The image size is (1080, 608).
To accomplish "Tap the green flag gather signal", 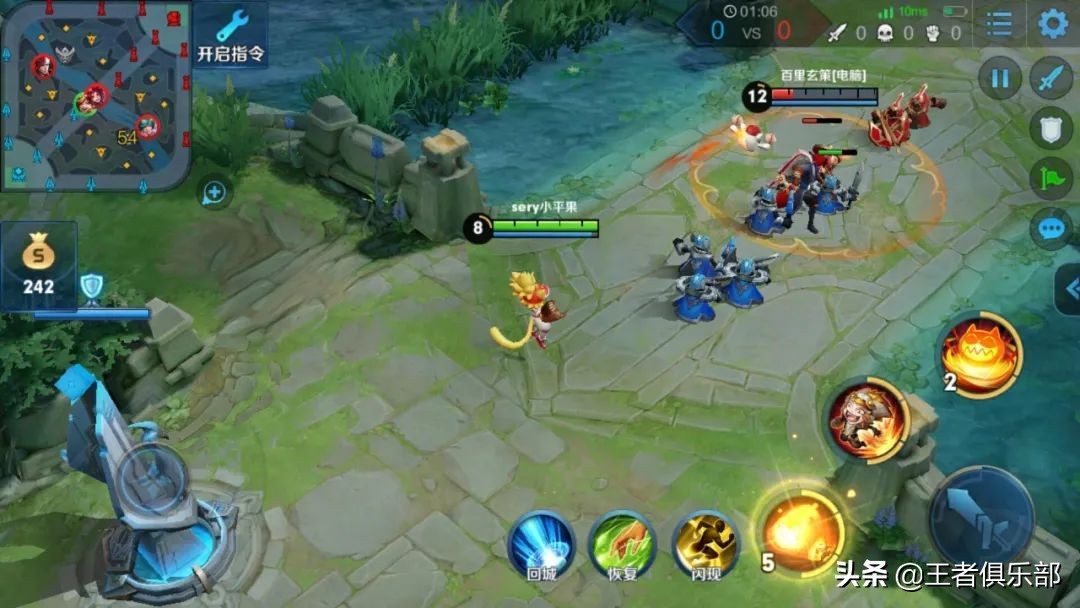I will coord(1051,178).
